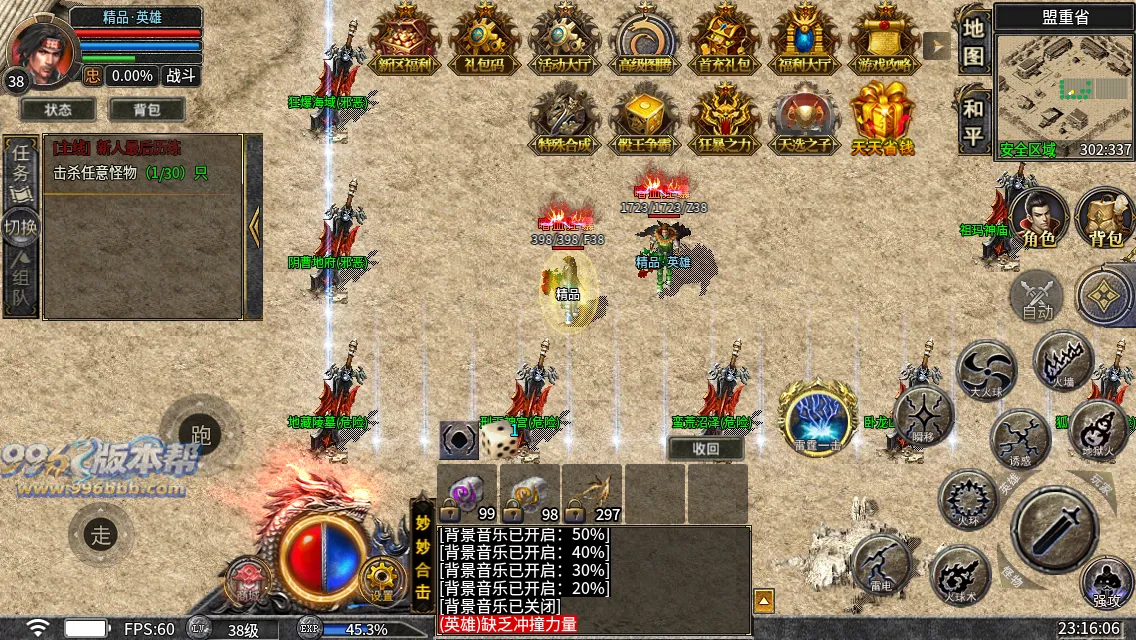The image size is (1136, 640).
Task: Open the 天天省钱 golden gift box
Action: pyautogui.click(x=883, y=118)
